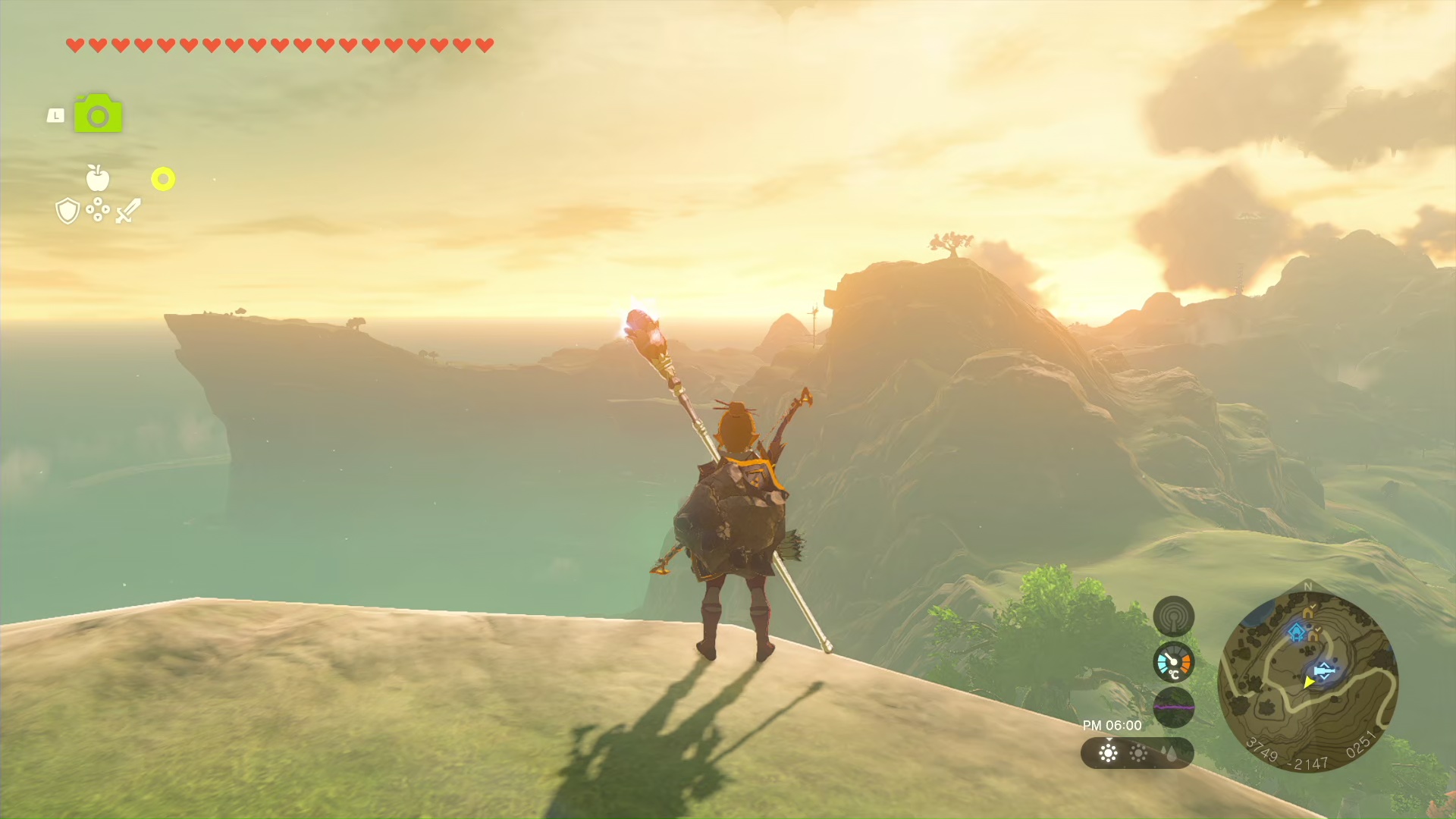This screenshot has width=1456, height=819.
Task: Select the shield quick-swap icon
Action: pyautogui.click(x=67, y=211)
